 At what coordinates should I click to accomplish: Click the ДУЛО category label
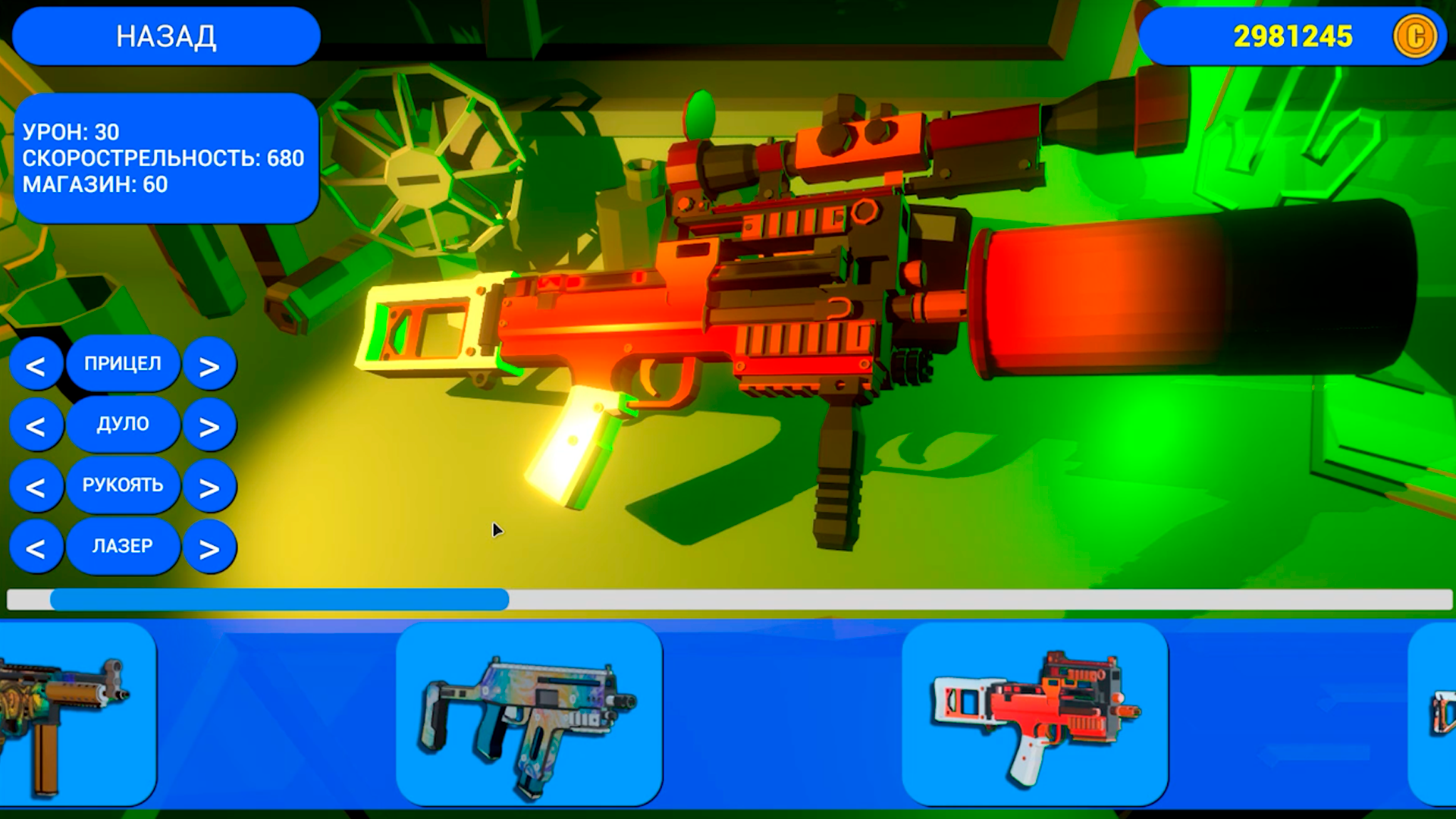124,425
